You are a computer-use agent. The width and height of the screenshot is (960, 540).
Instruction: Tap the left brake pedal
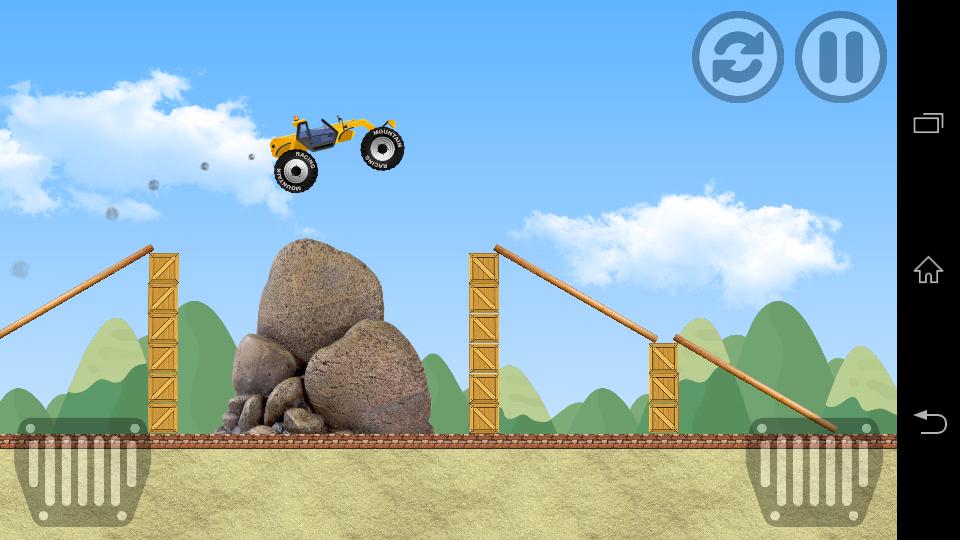82,471
